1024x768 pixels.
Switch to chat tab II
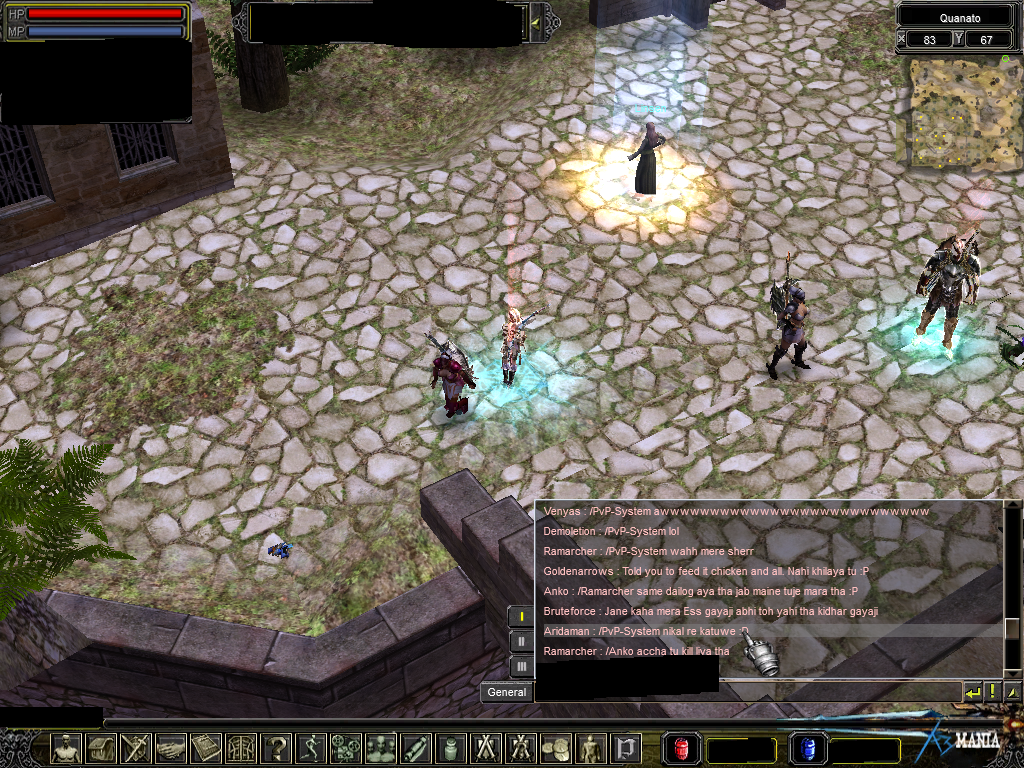[x=521, y=642]
